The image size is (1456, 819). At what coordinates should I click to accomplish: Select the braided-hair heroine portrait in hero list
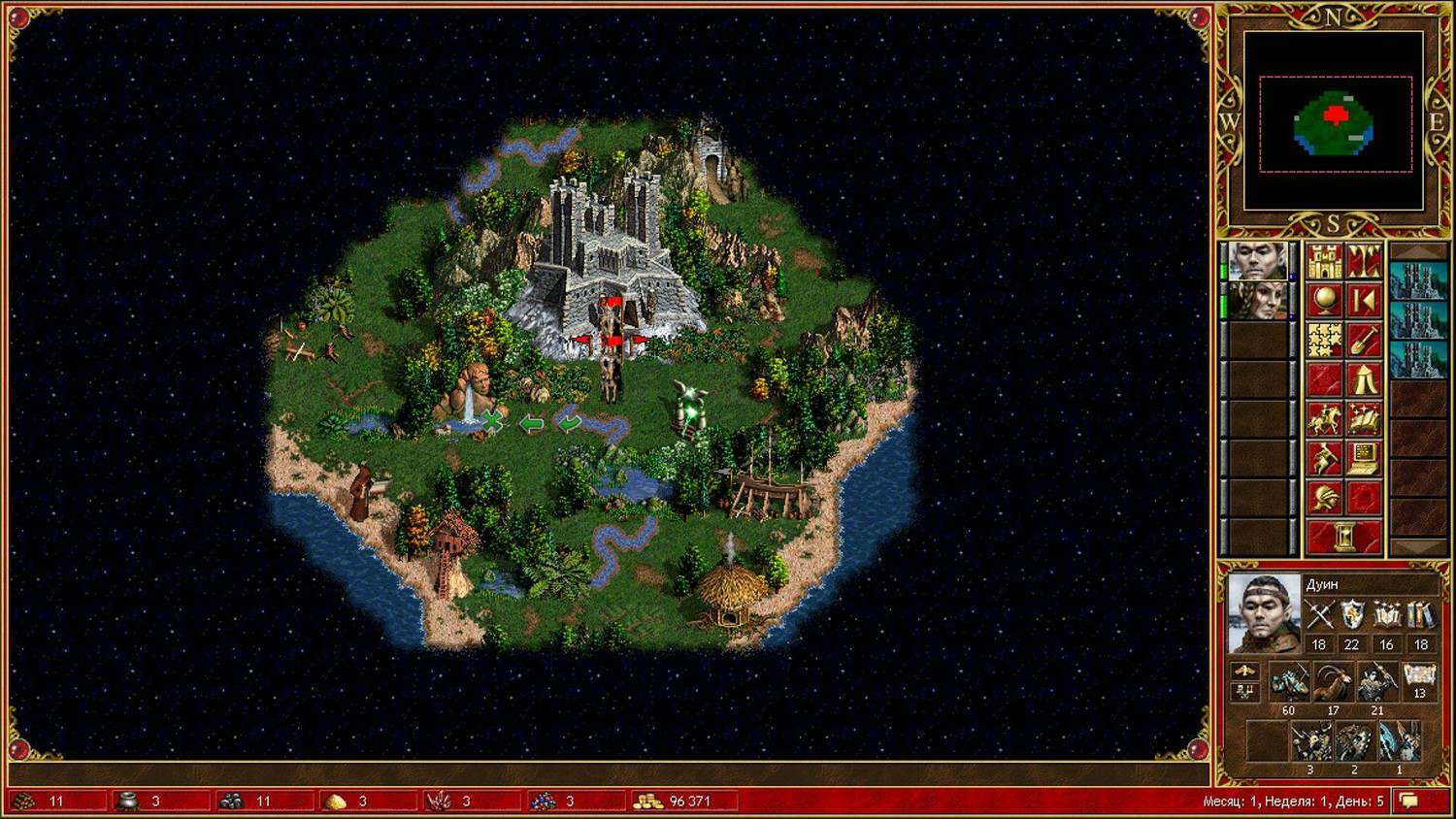(1257, 301)
